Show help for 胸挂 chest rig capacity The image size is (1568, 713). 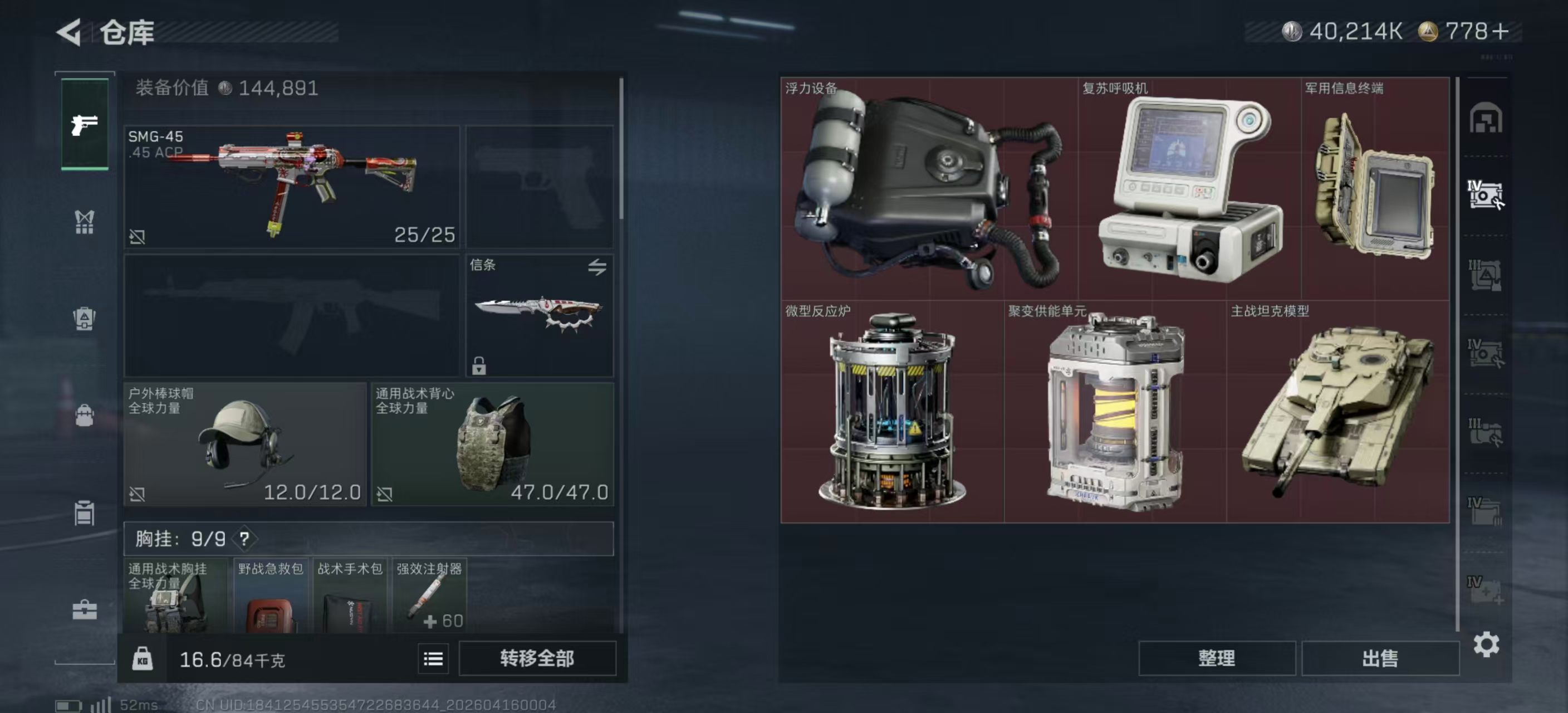pyautogui.click(x=244, y=539)
